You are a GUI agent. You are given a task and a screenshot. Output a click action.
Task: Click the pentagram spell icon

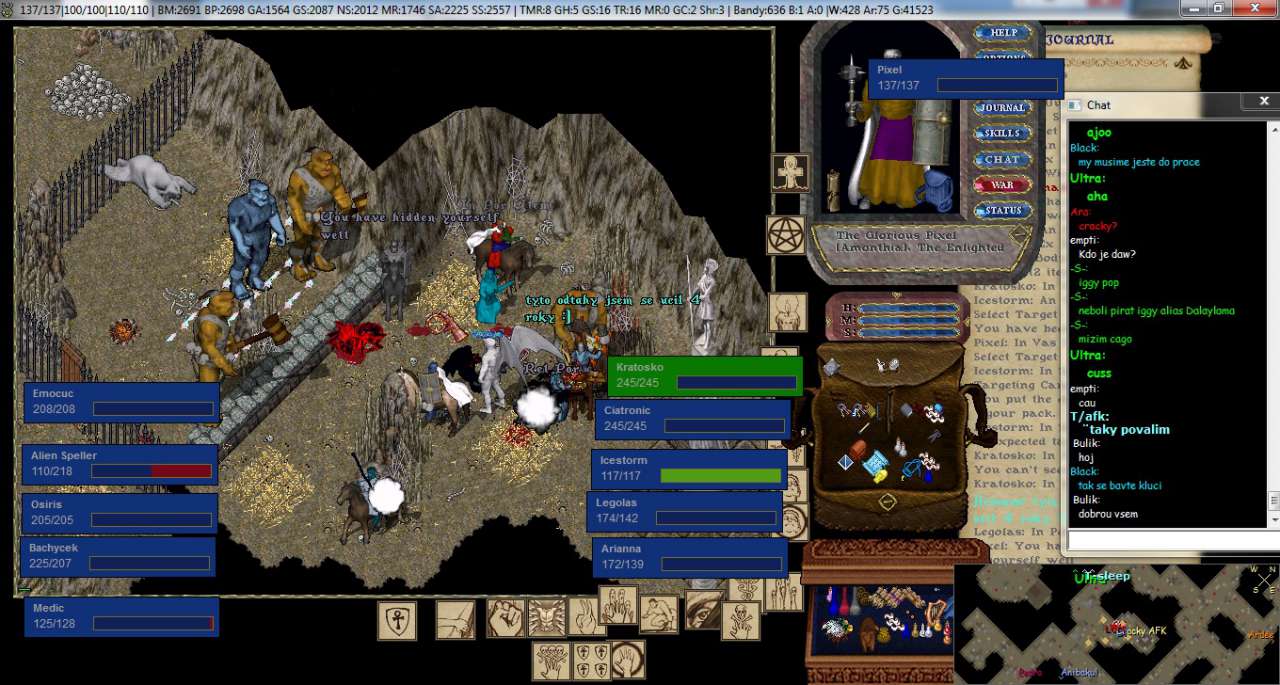pyautogui.click(x=786, y=235)
